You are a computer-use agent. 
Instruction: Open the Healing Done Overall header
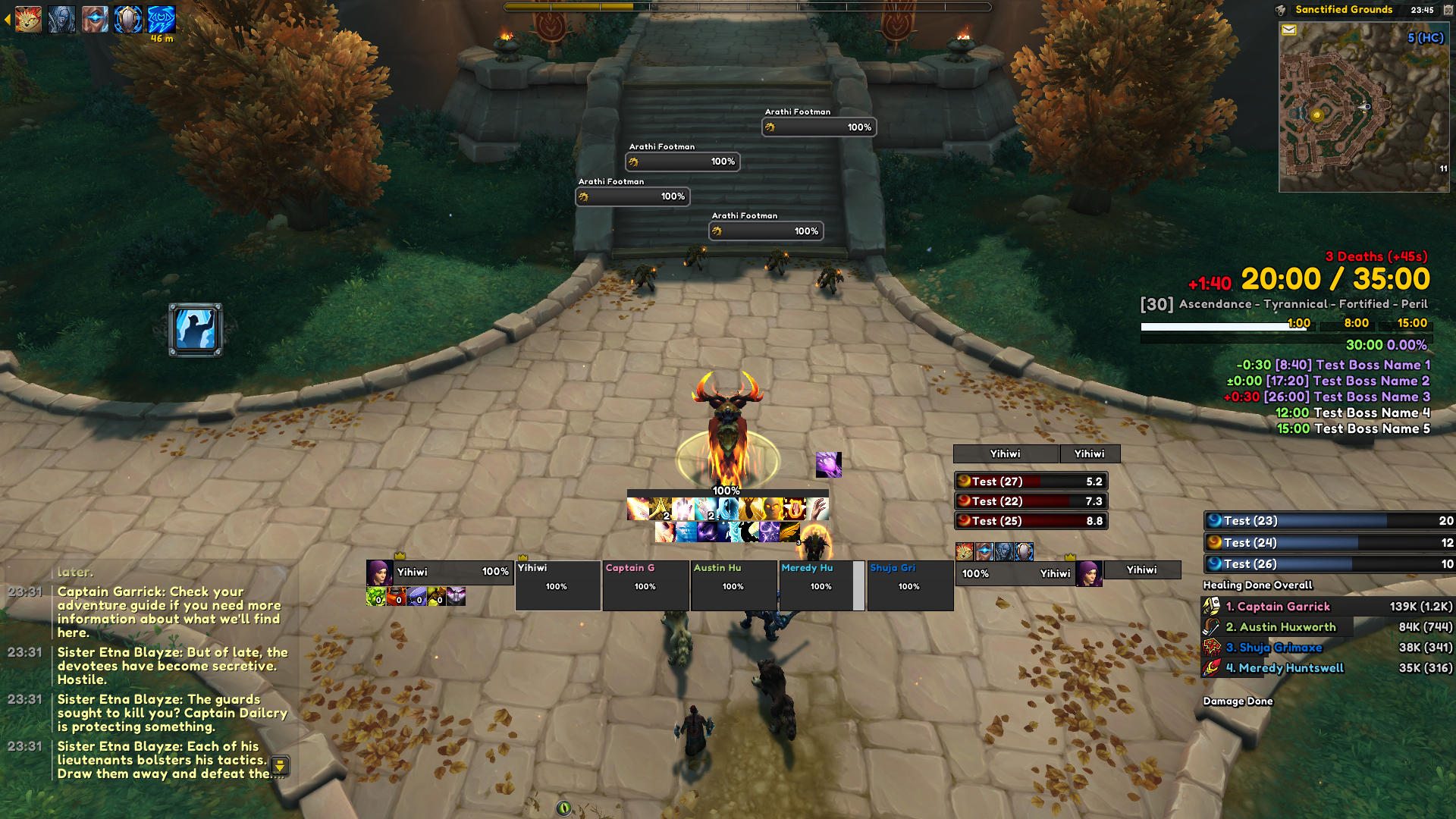pos(1257,585)
